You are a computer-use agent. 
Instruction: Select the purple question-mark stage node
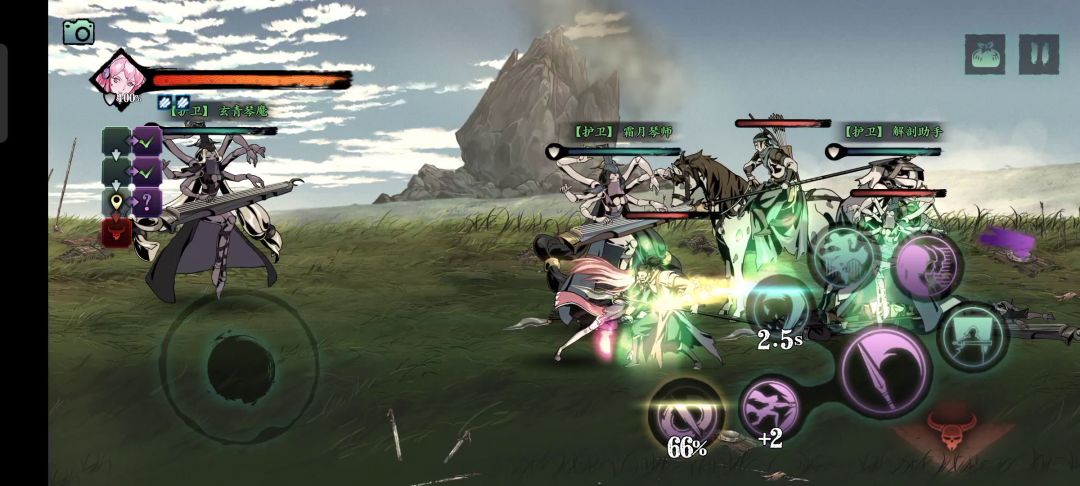tap(148, 202)
